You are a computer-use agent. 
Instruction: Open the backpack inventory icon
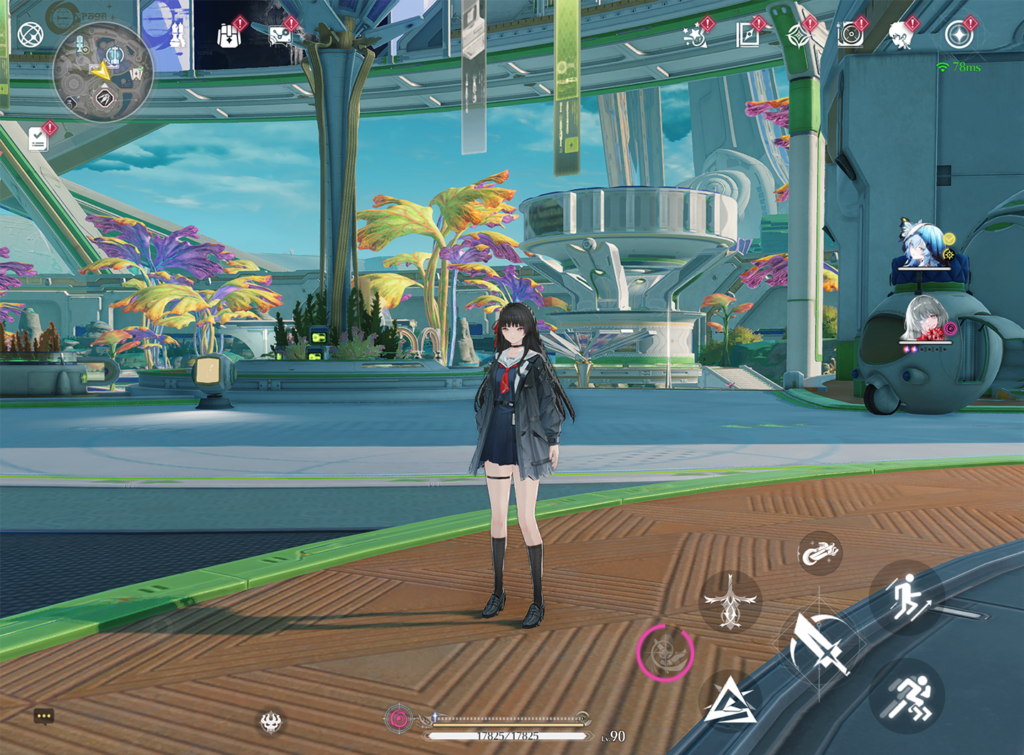point(229,35)
